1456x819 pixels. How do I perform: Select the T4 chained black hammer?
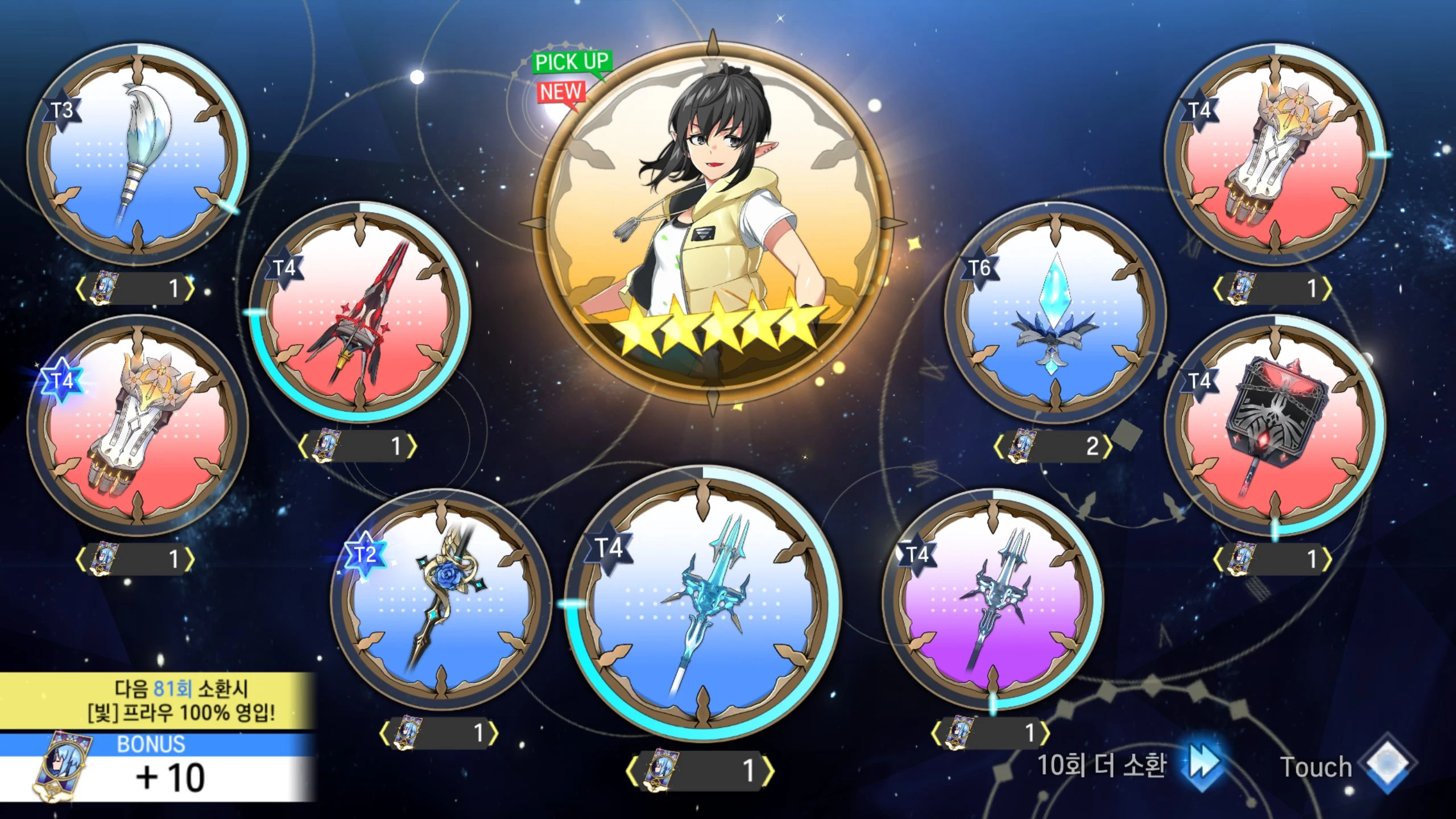(x=1275, y=425)
